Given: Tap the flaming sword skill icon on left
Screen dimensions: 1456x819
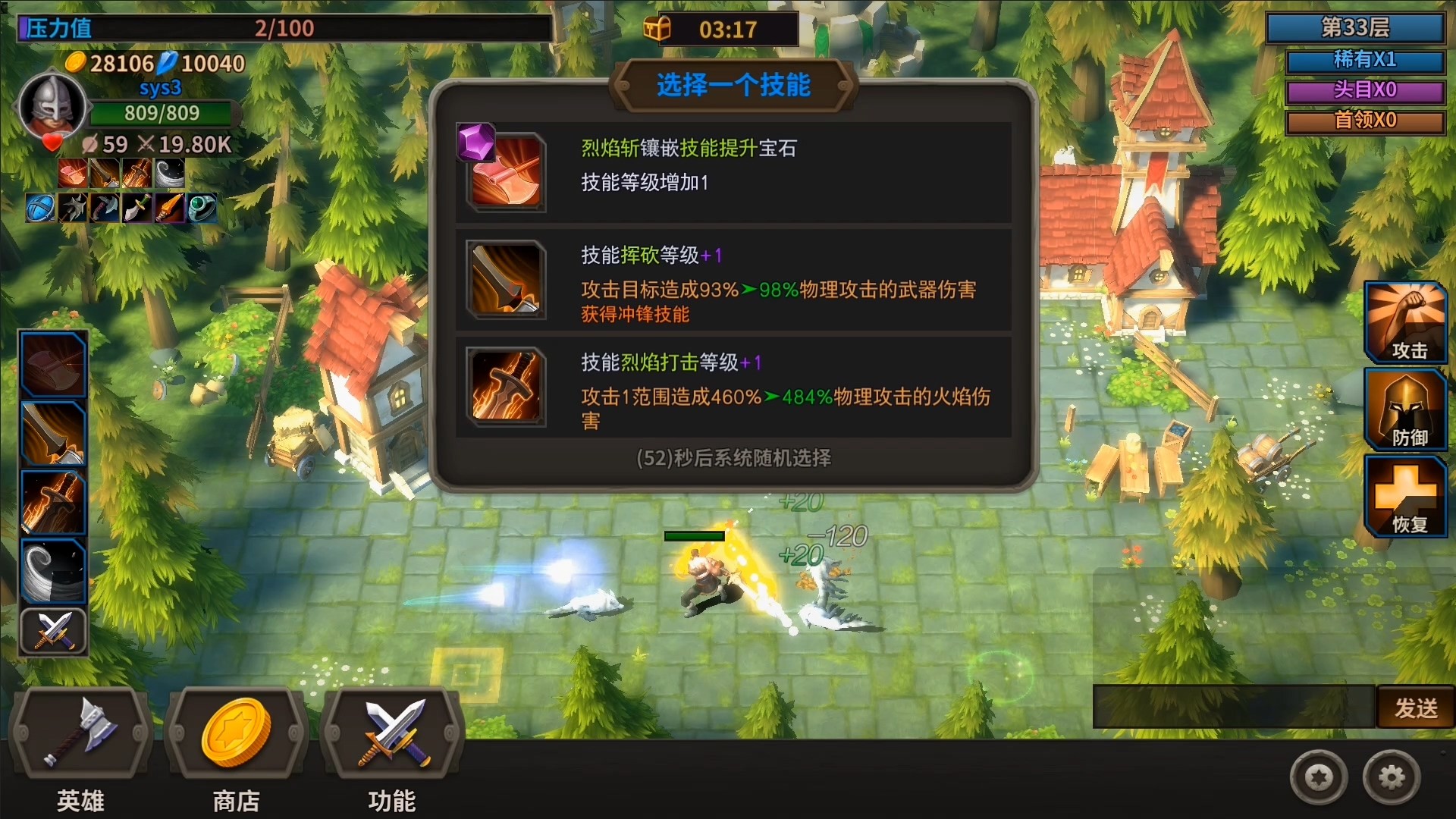Looking at the screenshot, I should (x=52, y=502).
